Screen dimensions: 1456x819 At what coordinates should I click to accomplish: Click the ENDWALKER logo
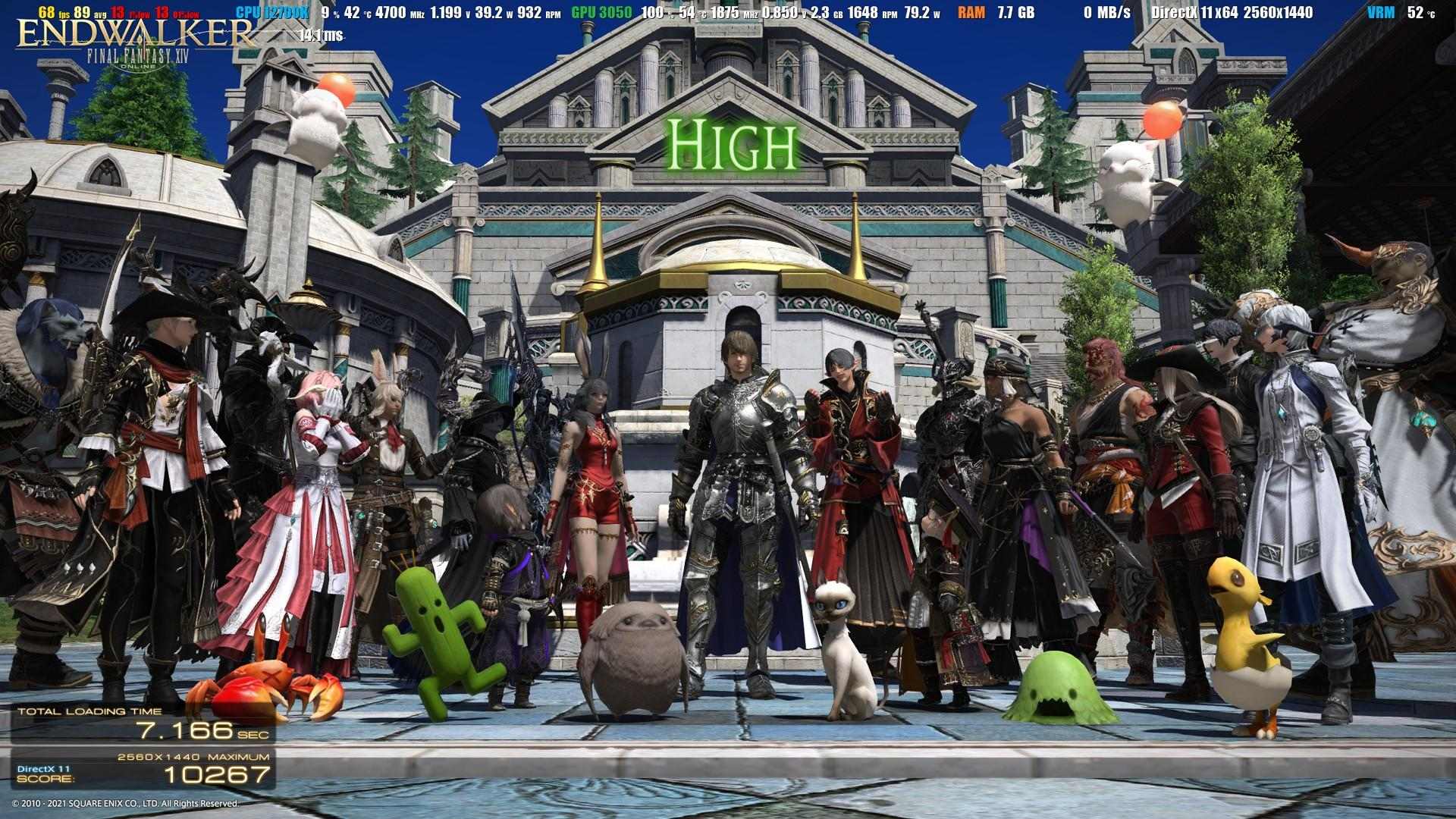tap(136, 34)
